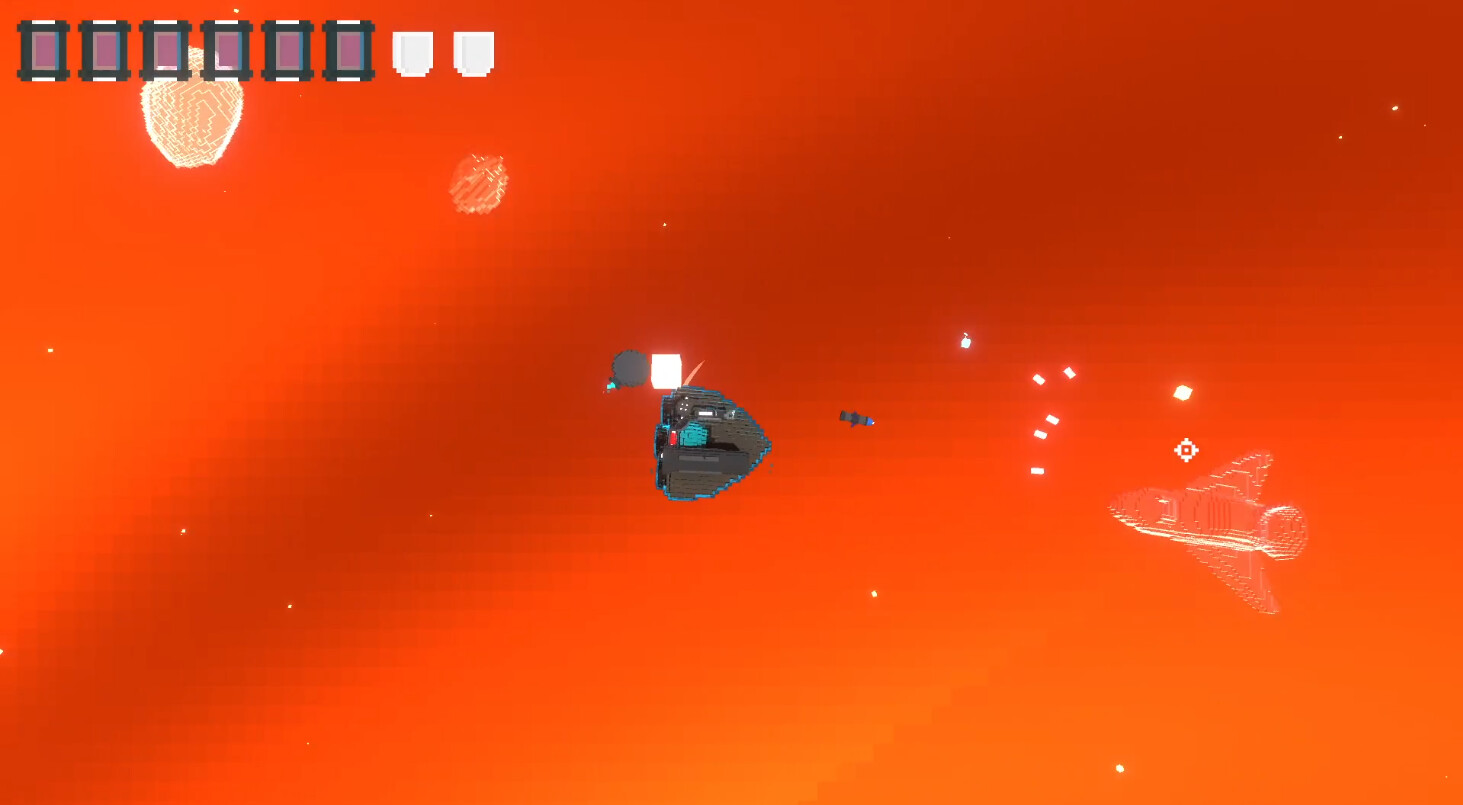Viewport: 1463px width, 805px height.
Task: Select the dark sphere left of the white cube
Action: click(x=628, y=368)
